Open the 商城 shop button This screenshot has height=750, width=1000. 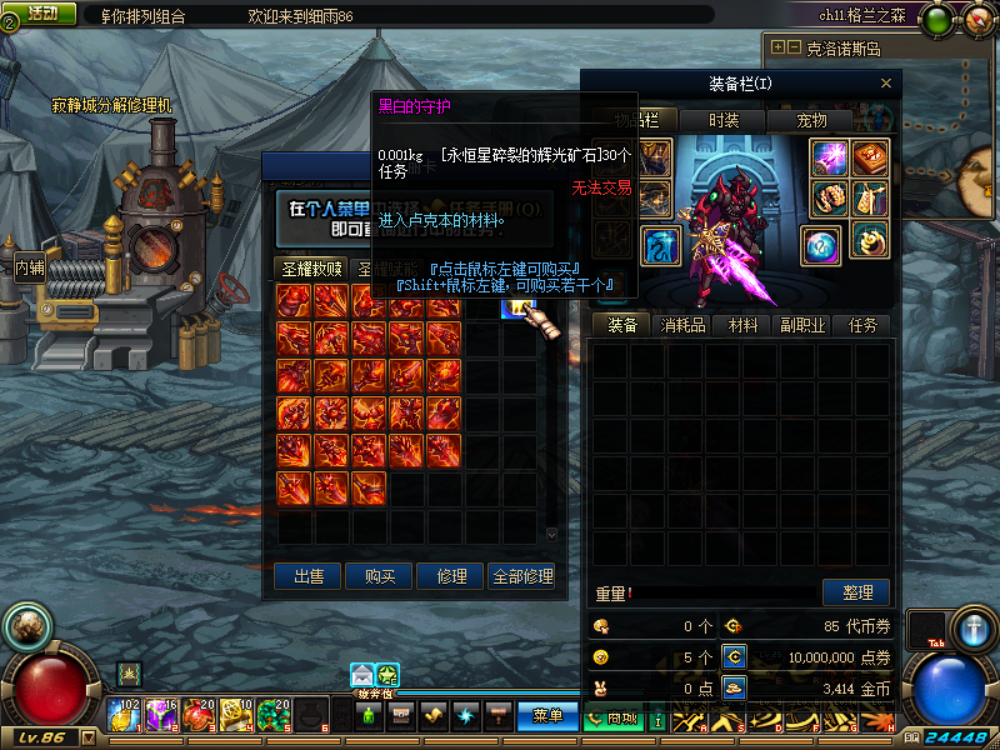612,717
